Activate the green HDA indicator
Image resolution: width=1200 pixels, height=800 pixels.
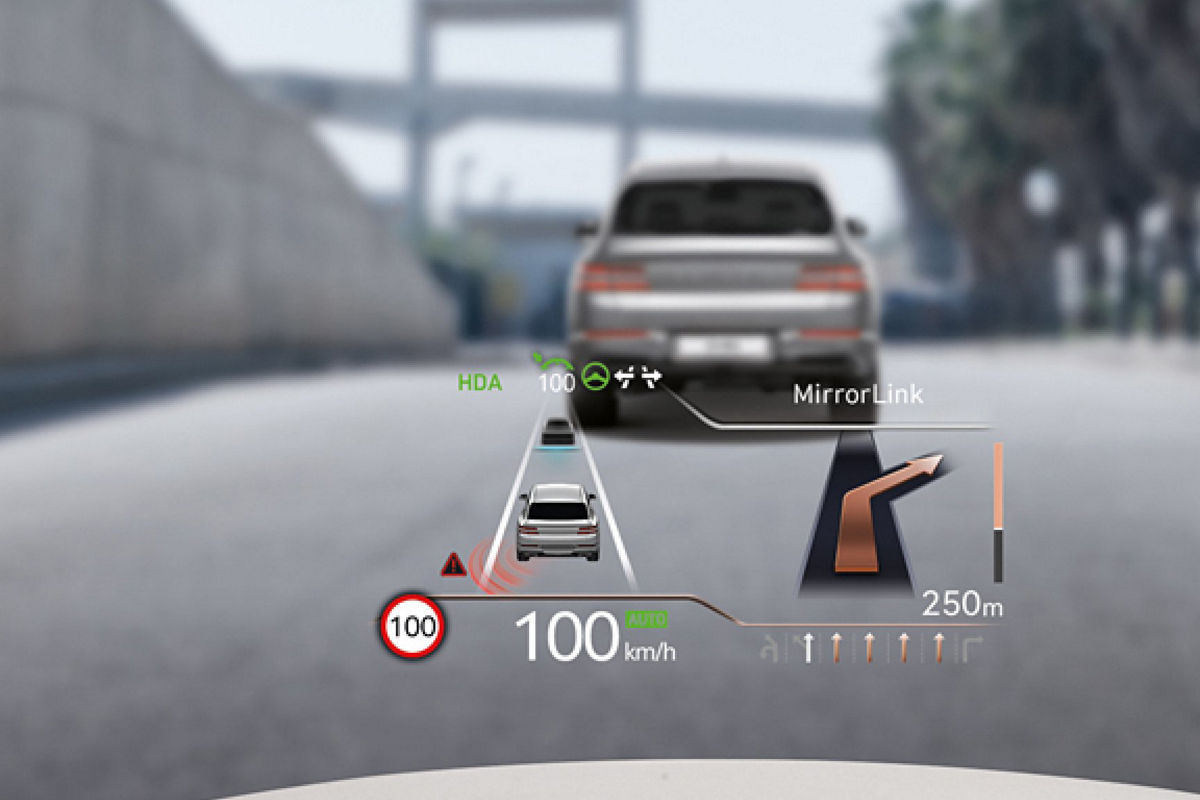(x=479, y=382)
